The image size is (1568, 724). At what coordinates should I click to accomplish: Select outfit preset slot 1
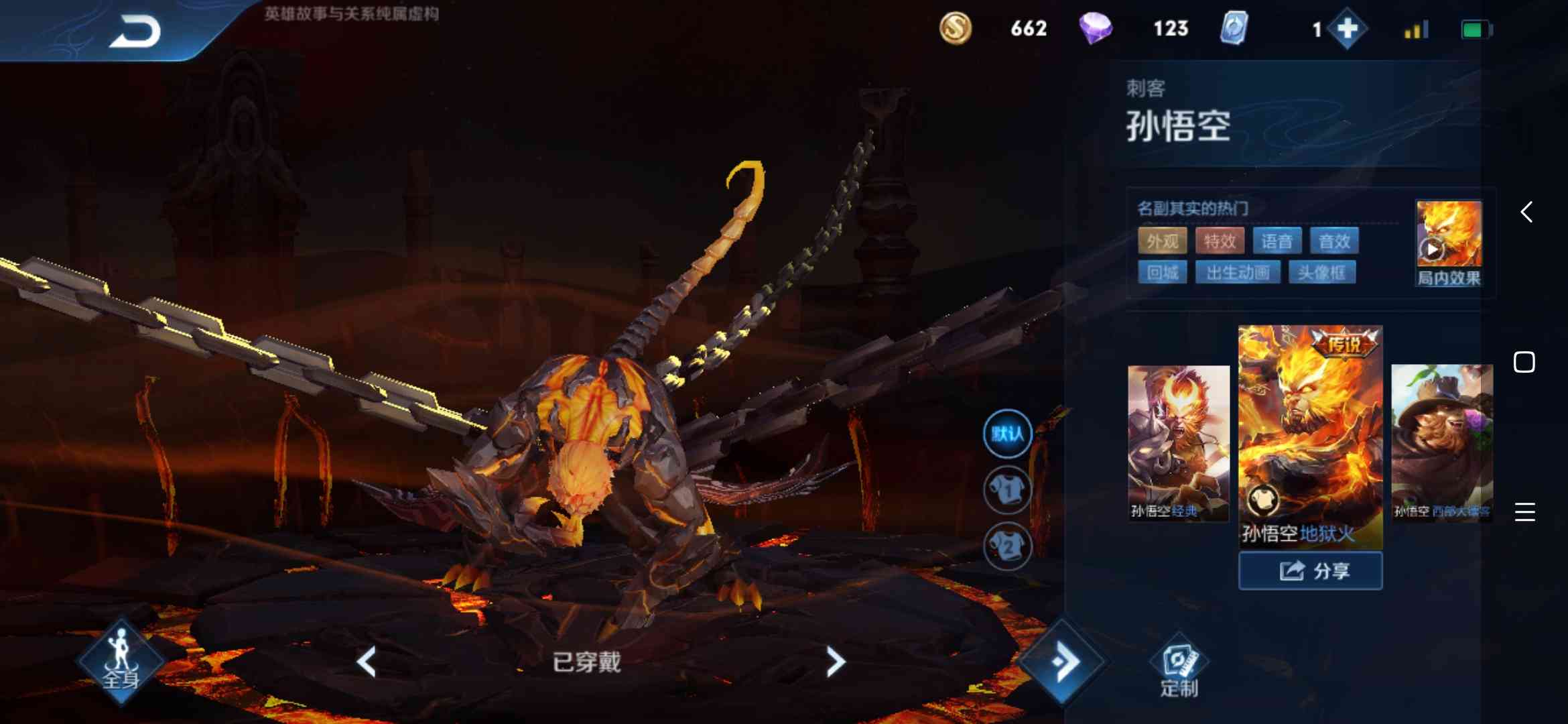(x=1008, y=489)
